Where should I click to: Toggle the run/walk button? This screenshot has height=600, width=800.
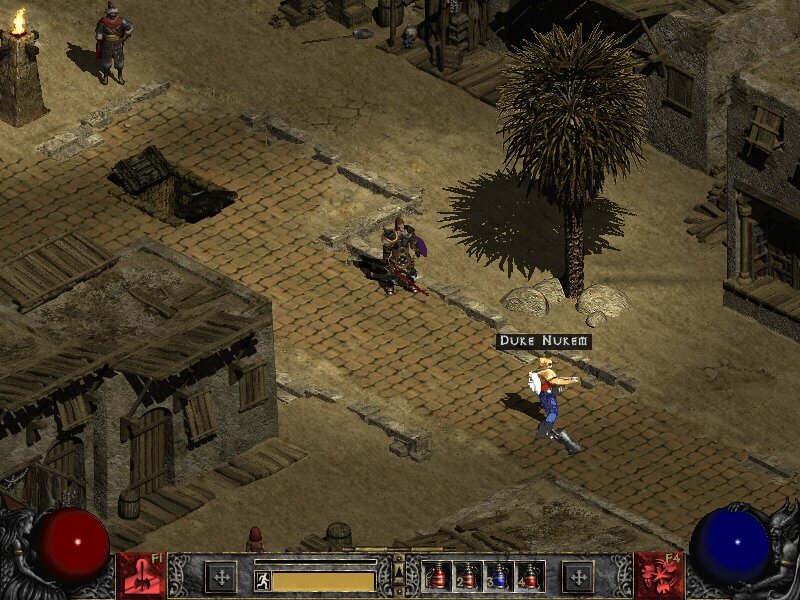click(263, 580)
